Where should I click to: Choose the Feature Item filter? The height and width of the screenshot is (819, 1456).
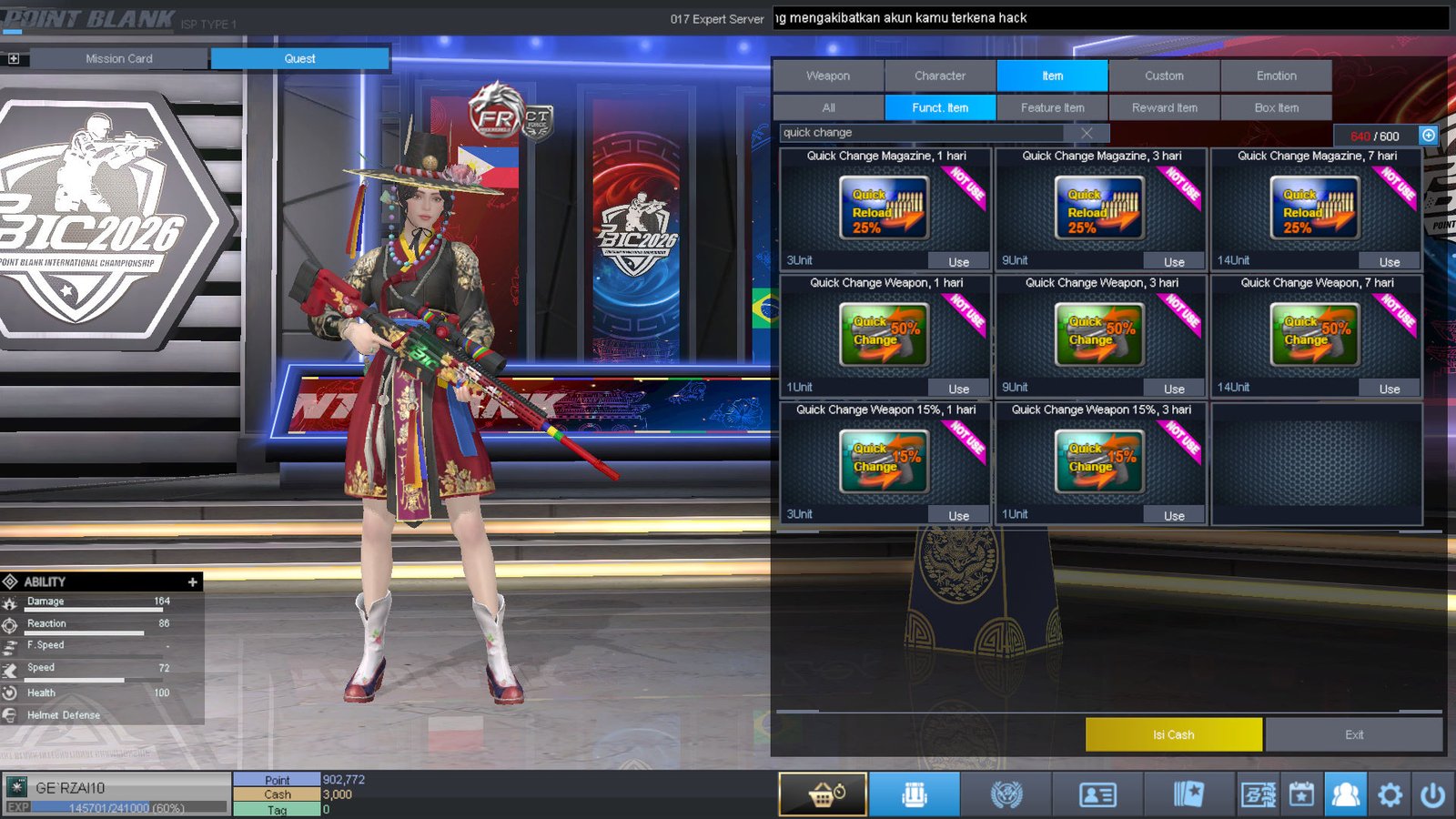coord(1052,107)
